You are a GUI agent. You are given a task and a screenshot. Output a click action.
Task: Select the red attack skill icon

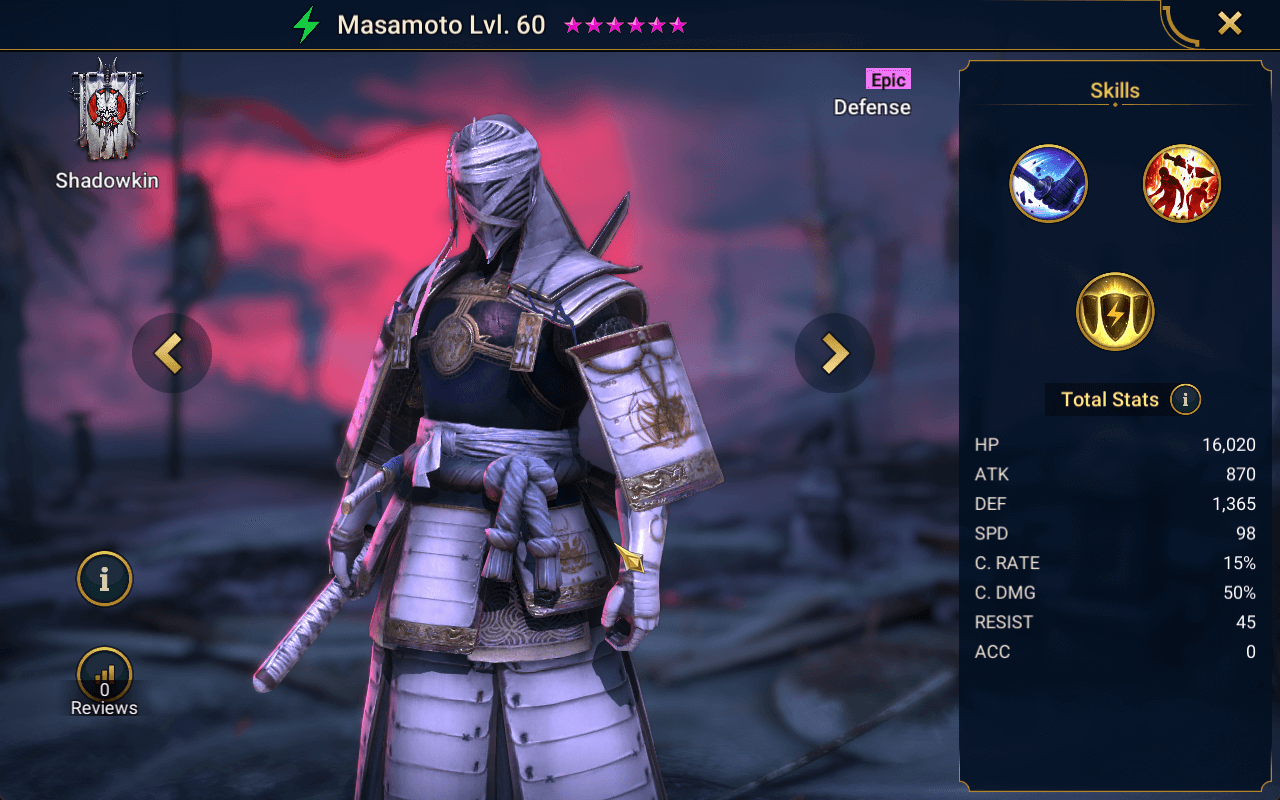click(1181, 182)
